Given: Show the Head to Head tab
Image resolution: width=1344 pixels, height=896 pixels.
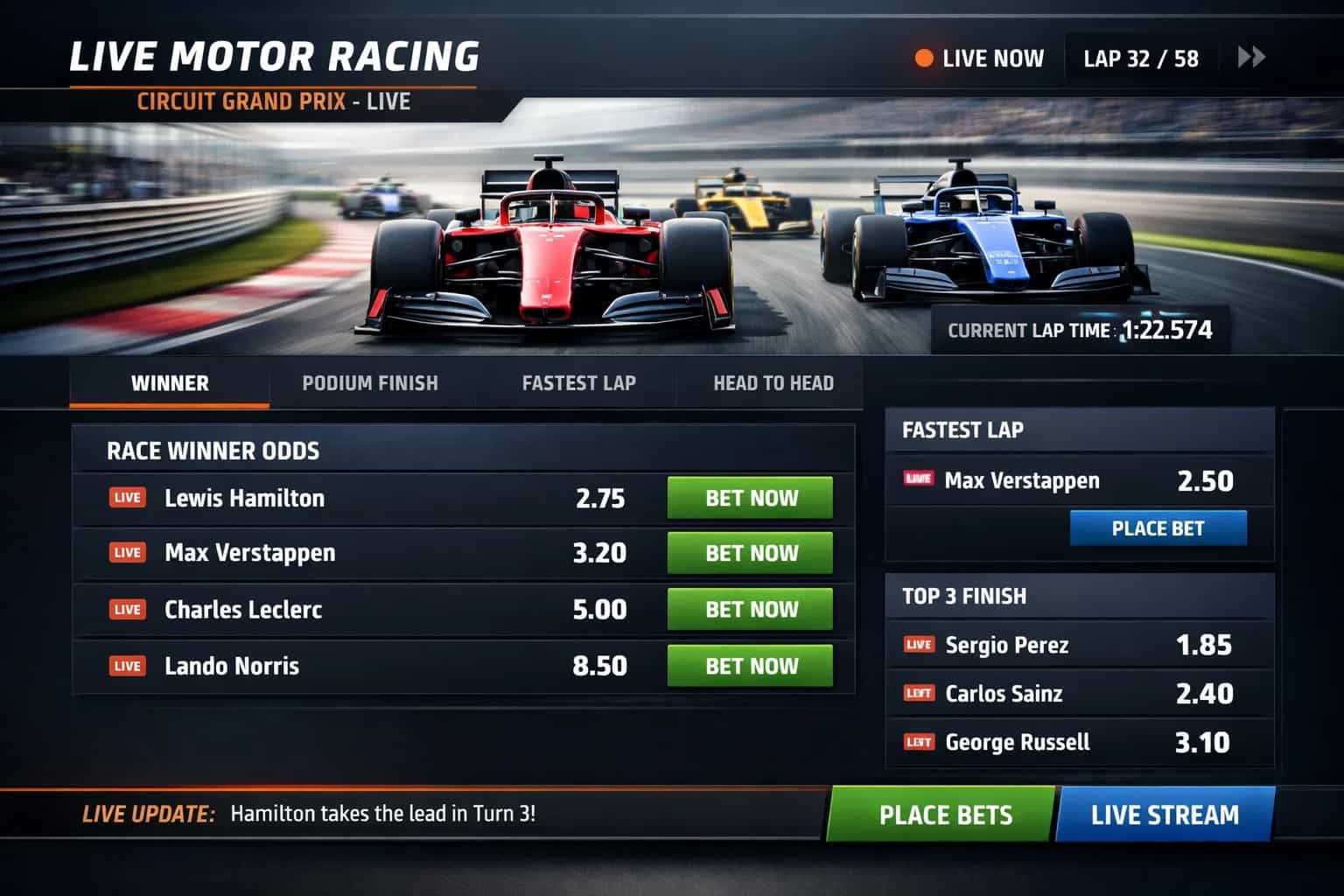Looking at the screenshot, I should (773, 383).
